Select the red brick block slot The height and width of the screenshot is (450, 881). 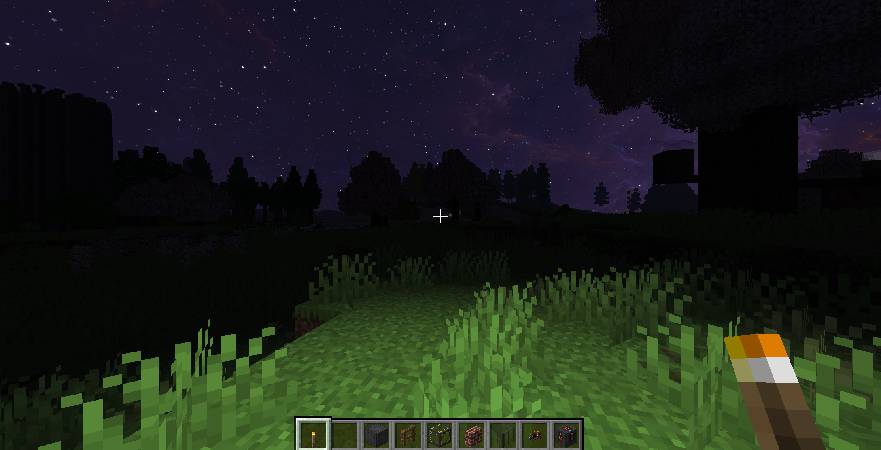pyautogui.click(x=471, y=435)
